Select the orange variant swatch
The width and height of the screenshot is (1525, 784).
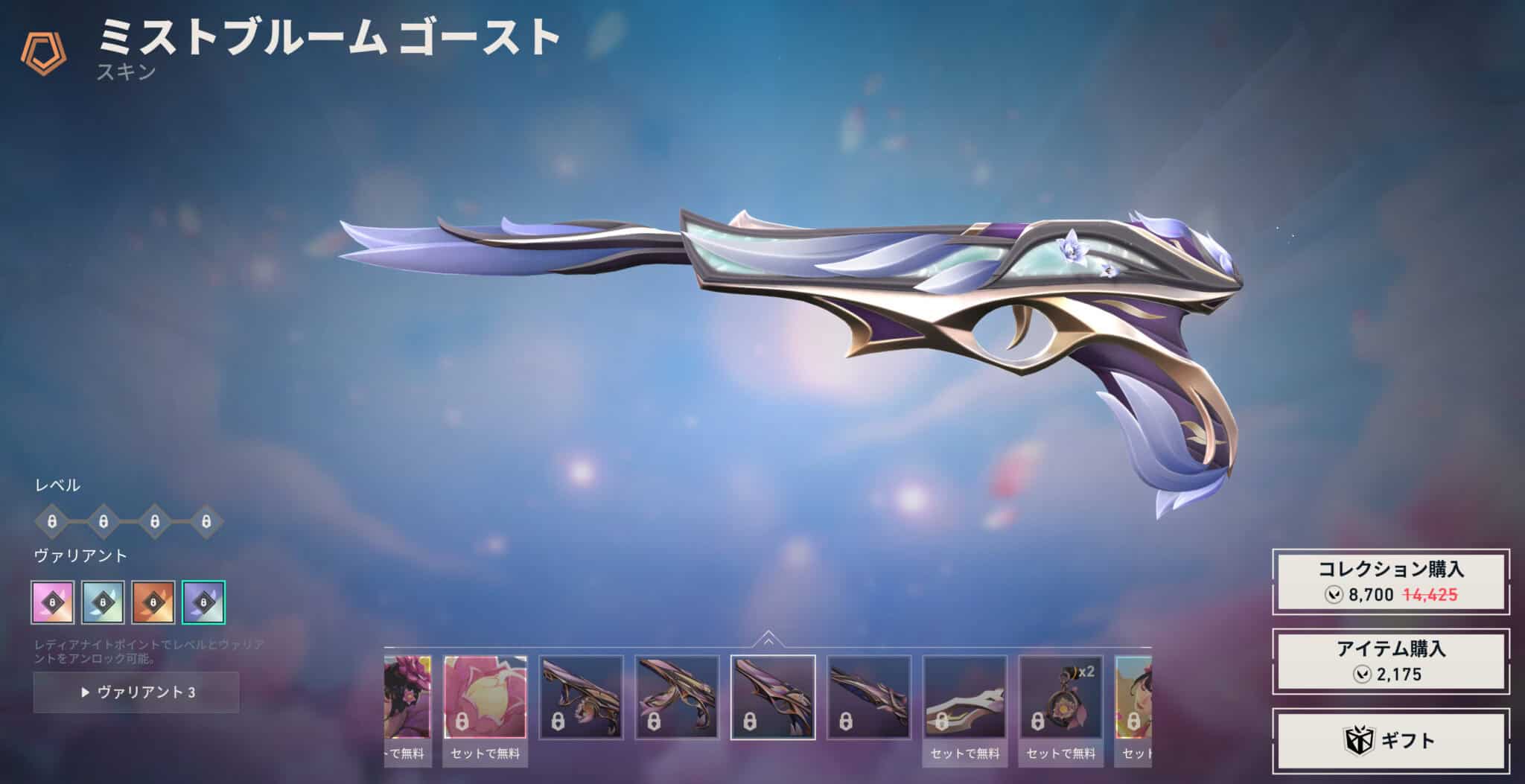(153, 602)
